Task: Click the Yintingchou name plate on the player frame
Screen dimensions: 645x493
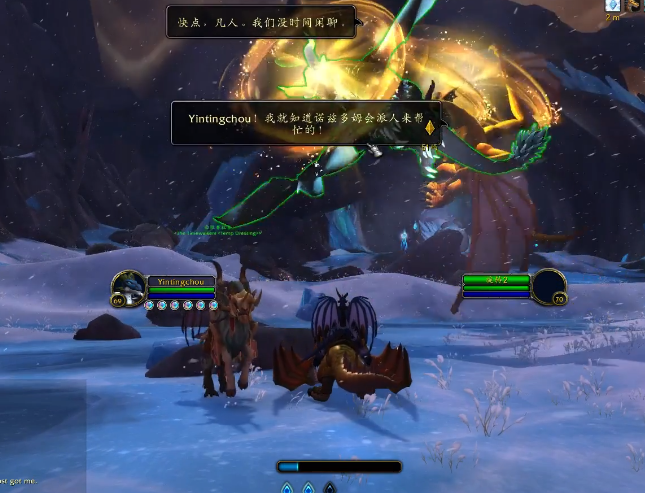Action: click(x=181, y=282)
